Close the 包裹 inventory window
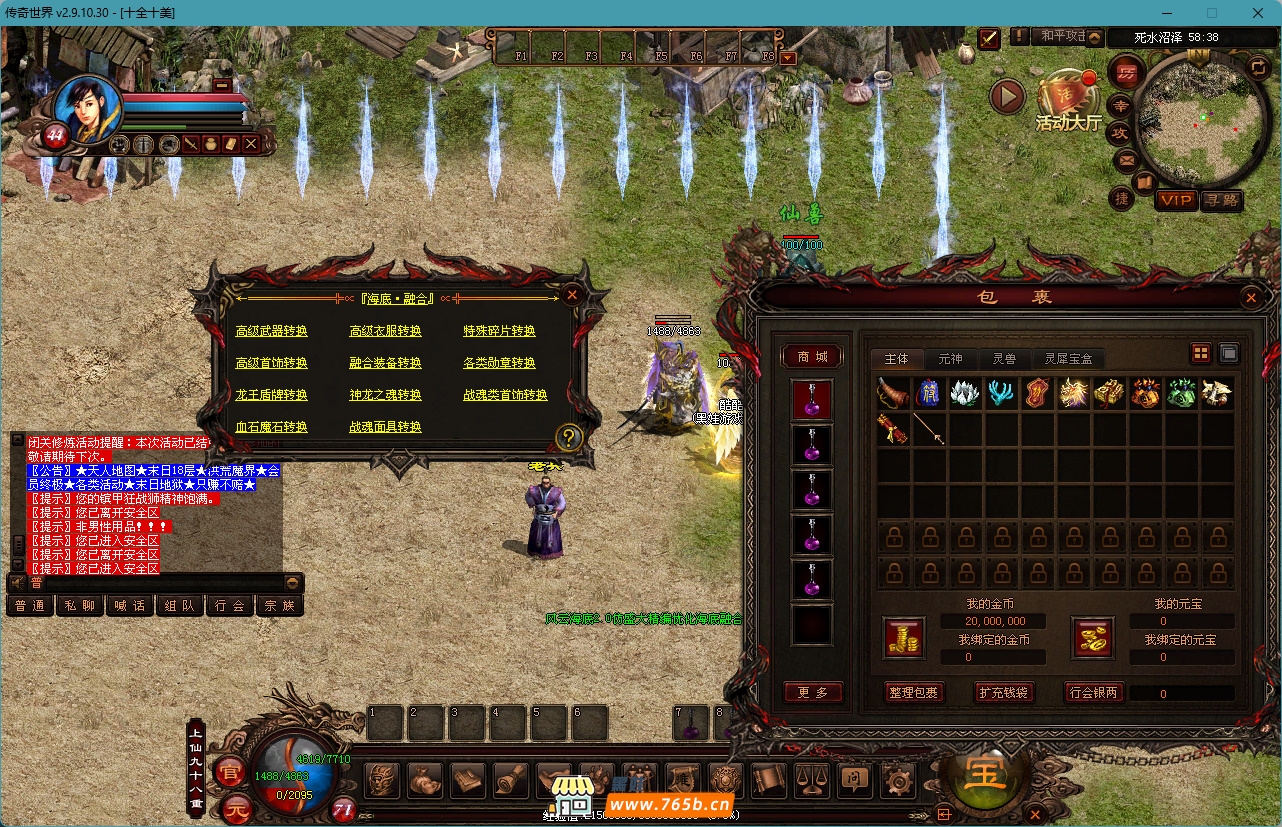This screenshot has width=1282, height=827. coord(1250,298)
